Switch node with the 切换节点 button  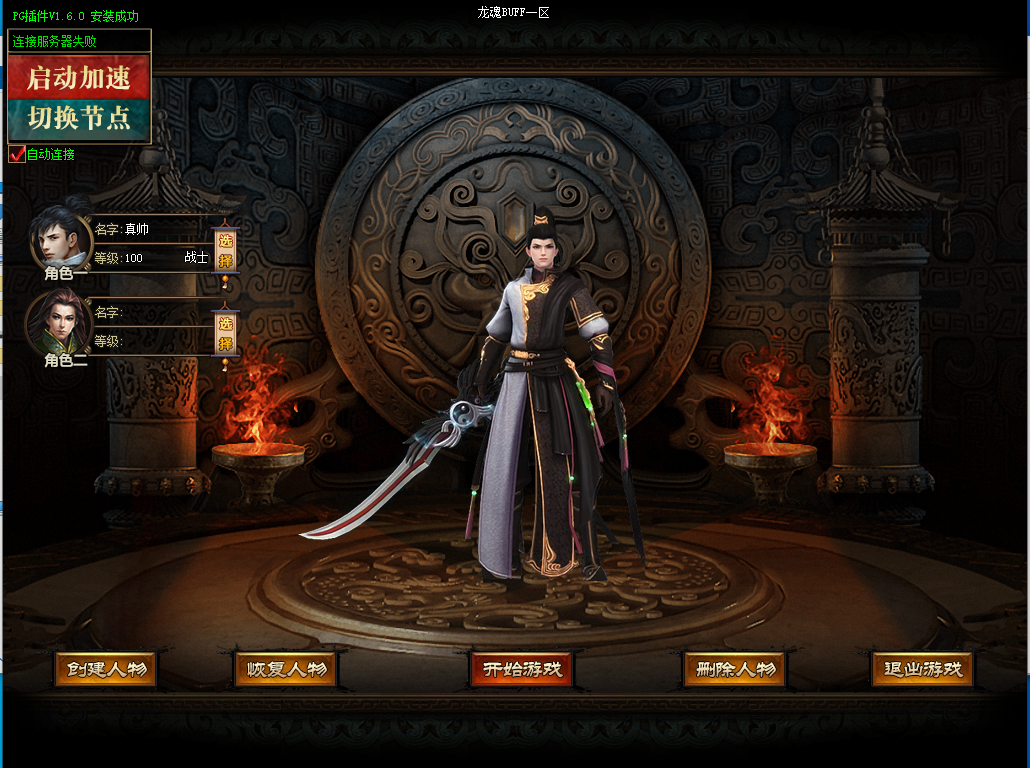tap(79, 119)
